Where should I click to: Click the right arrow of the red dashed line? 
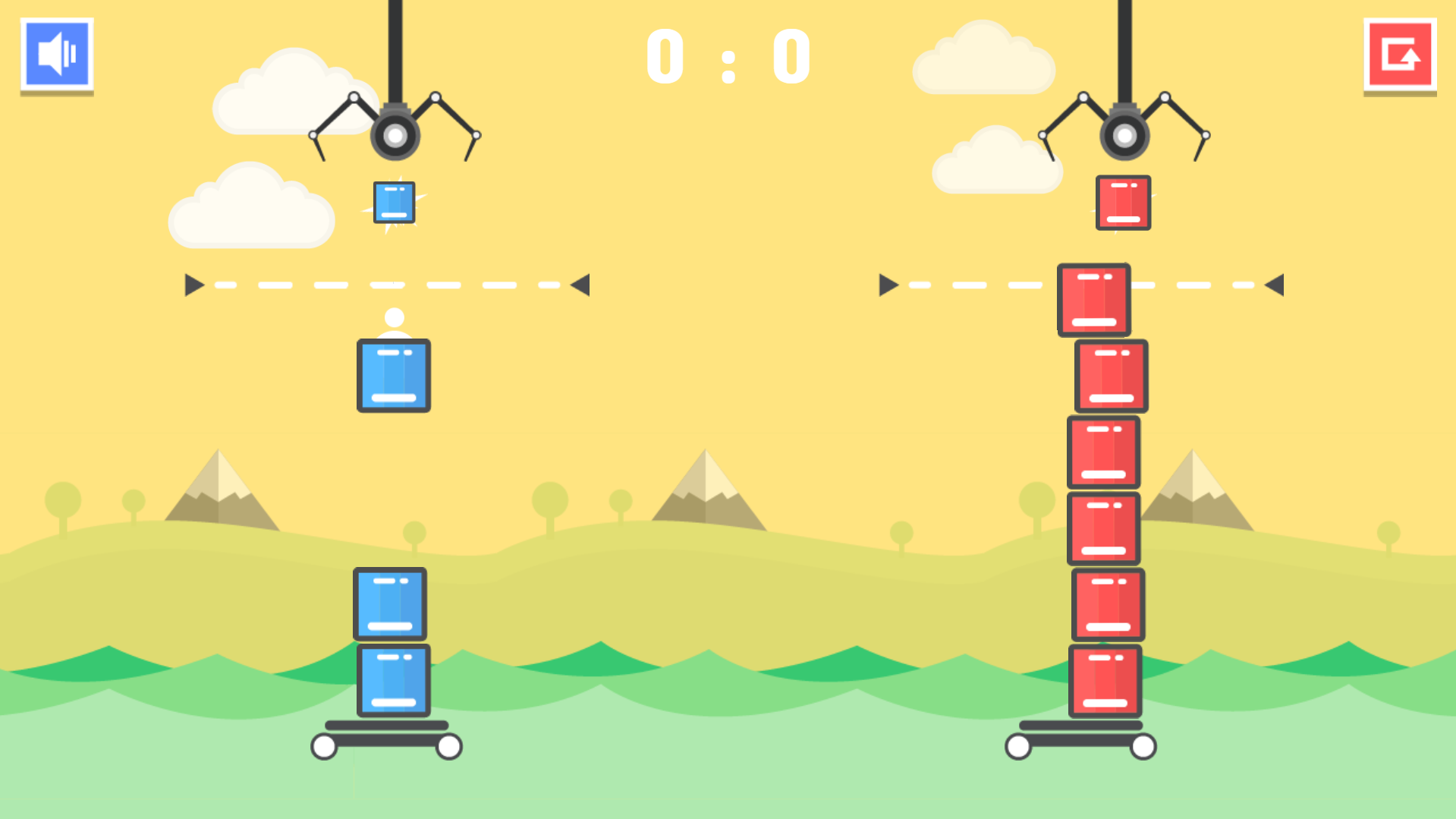click(x=1275, y=284)
